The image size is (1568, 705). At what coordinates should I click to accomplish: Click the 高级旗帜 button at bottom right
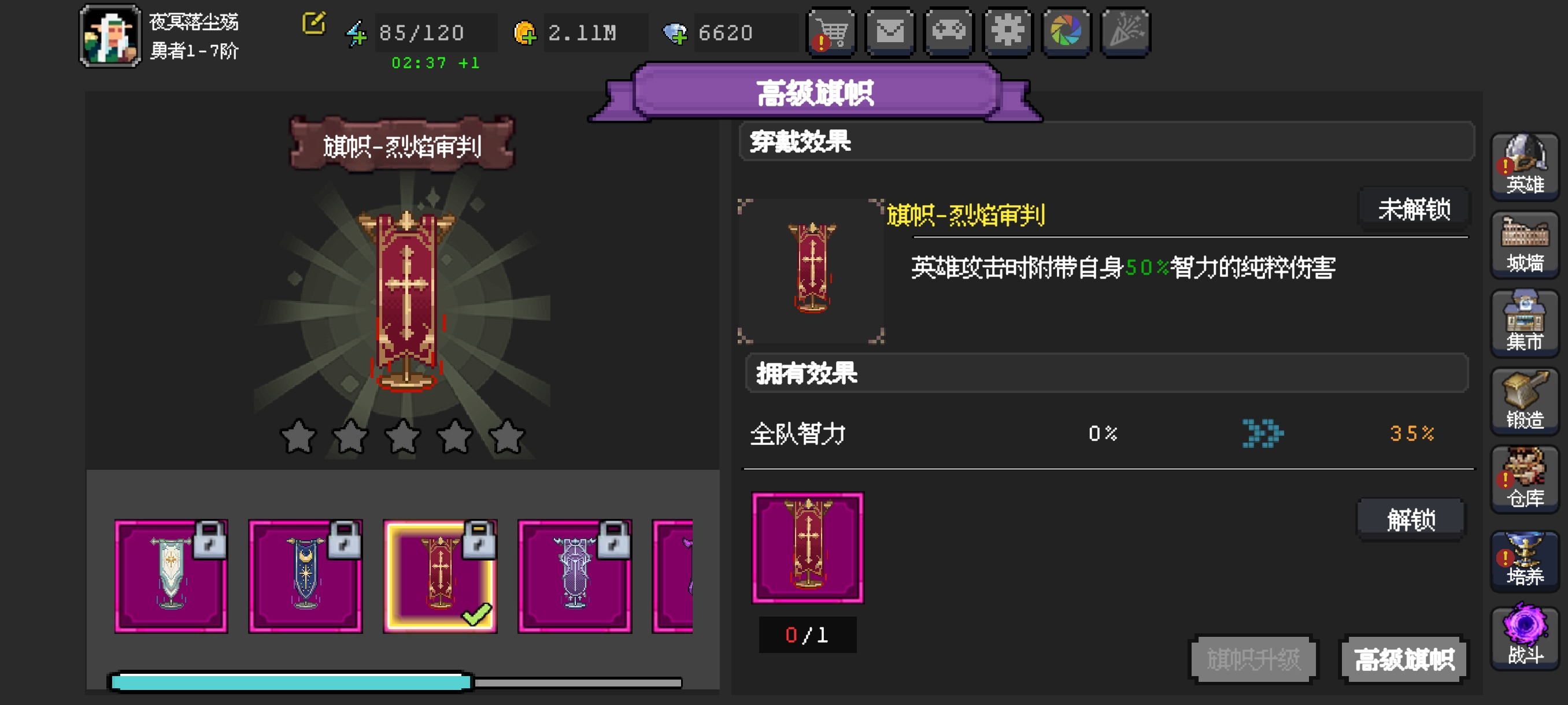tap(1404, 658)
